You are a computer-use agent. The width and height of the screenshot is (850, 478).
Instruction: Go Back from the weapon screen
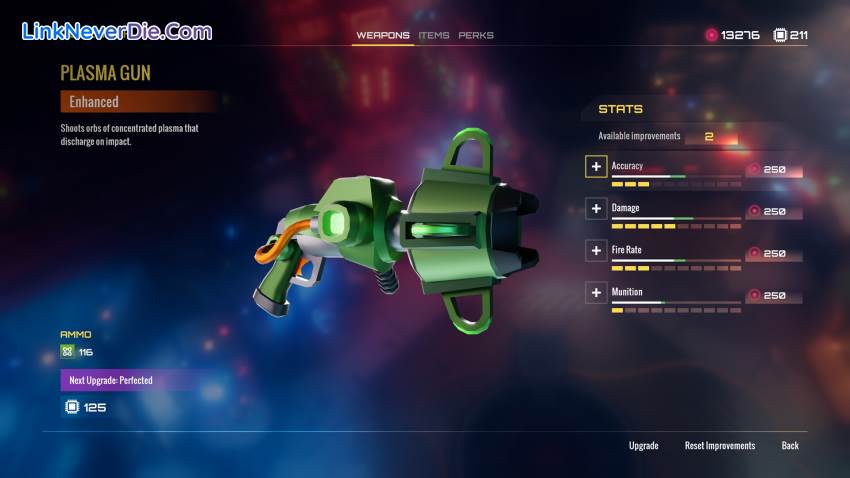790,445
